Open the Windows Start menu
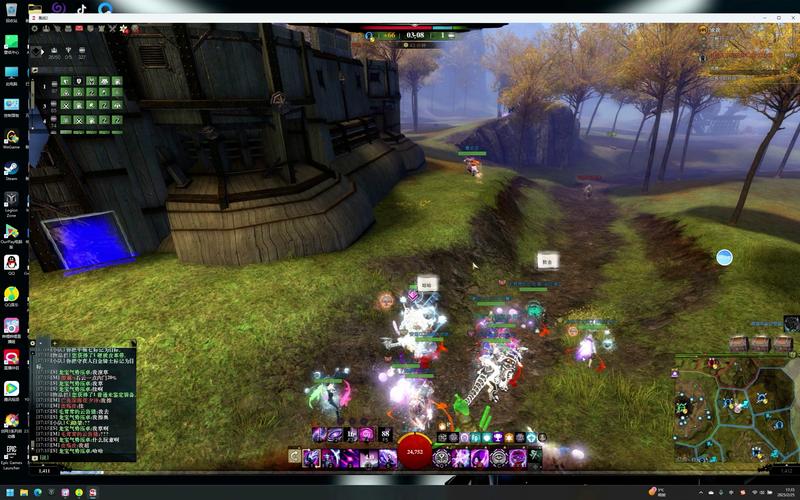 10,492
